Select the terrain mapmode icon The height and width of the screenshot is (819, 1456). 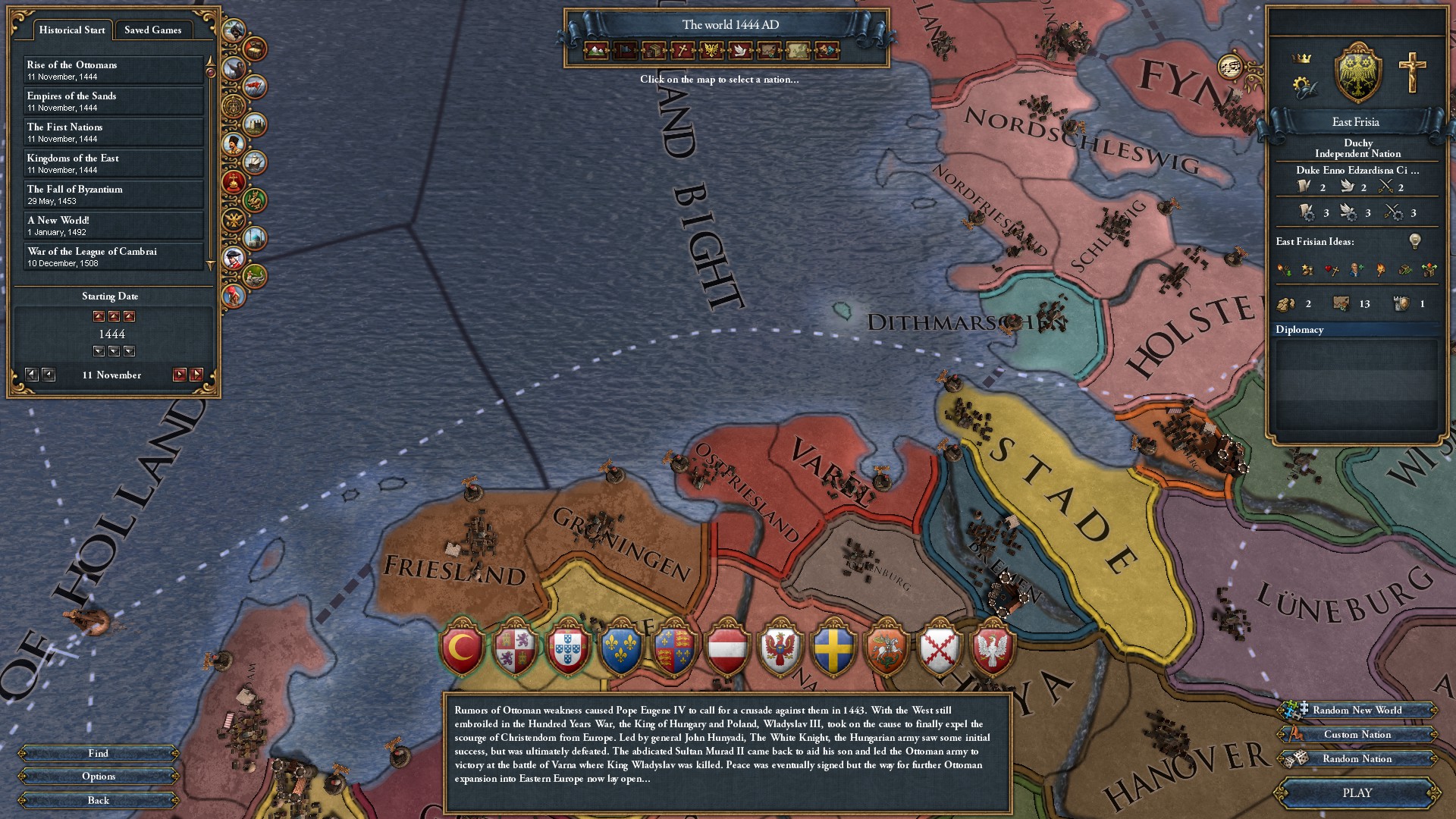596,52
